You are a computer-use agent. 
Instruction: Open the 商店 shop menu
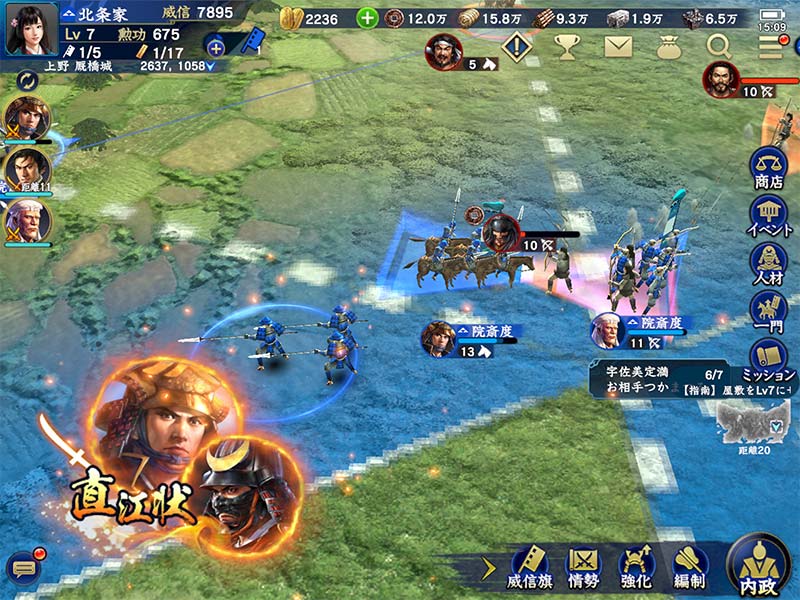pyautogui.click(x=768, y=166)
